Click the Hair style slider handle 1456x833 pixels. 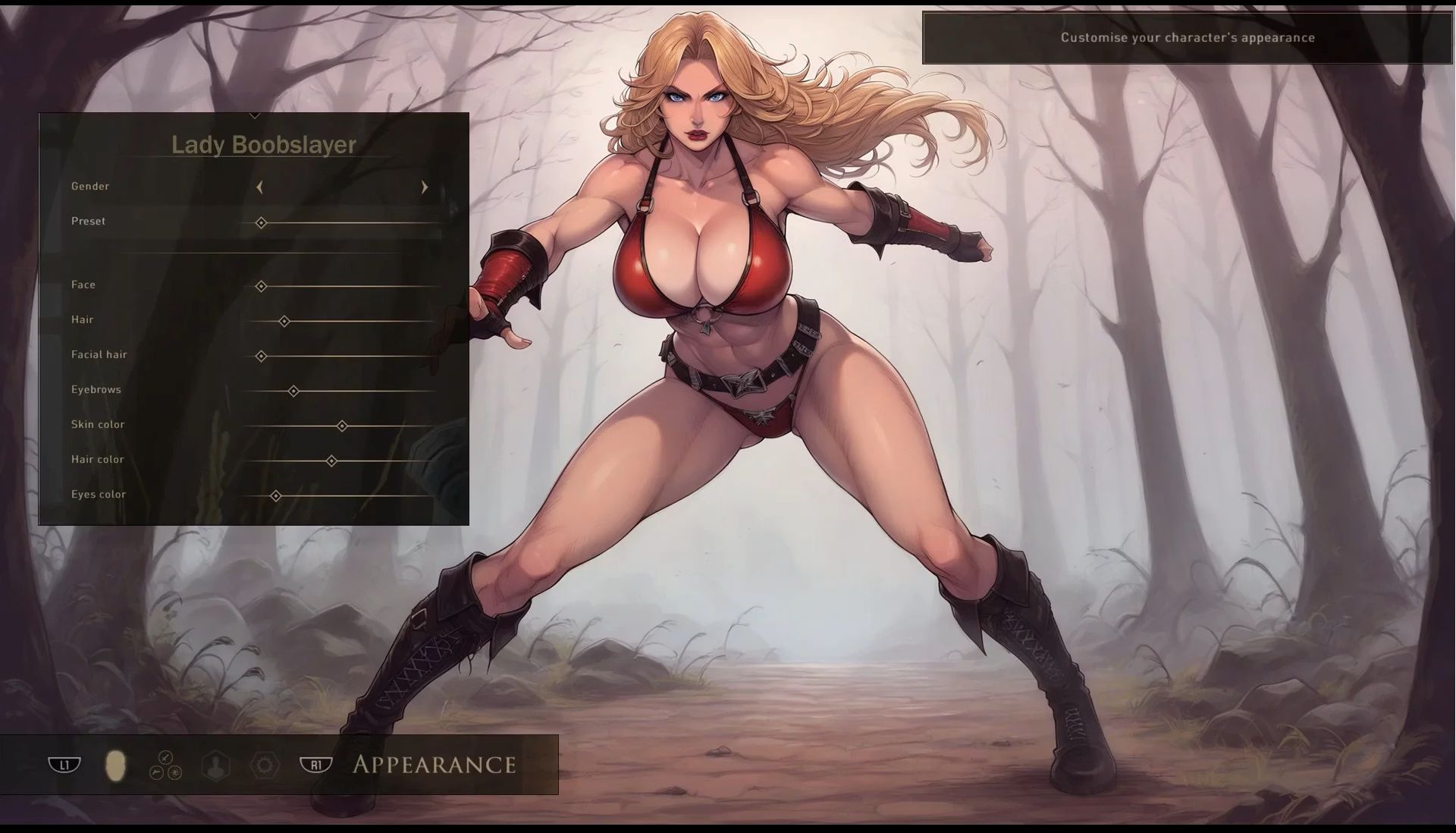tap(284, 322)
